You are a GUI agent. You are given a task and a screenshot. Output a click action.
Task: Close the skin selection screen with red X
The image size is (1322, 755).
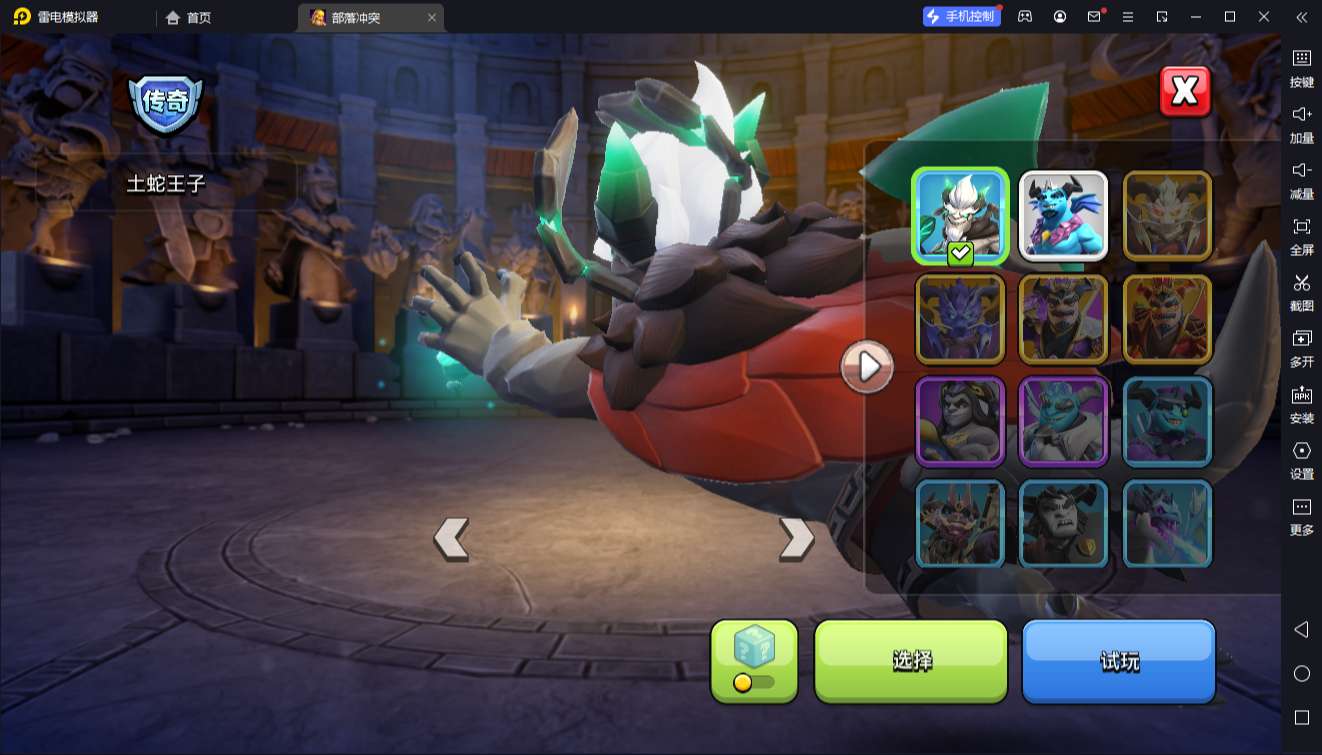pyautogui.click(x=1185, y=92)
